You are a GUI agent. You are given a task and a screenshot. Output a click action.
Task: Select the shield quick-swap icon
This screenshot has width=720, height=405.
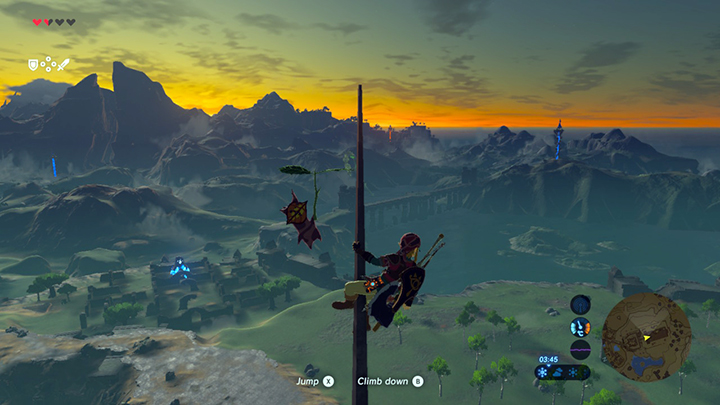point(33,65)
